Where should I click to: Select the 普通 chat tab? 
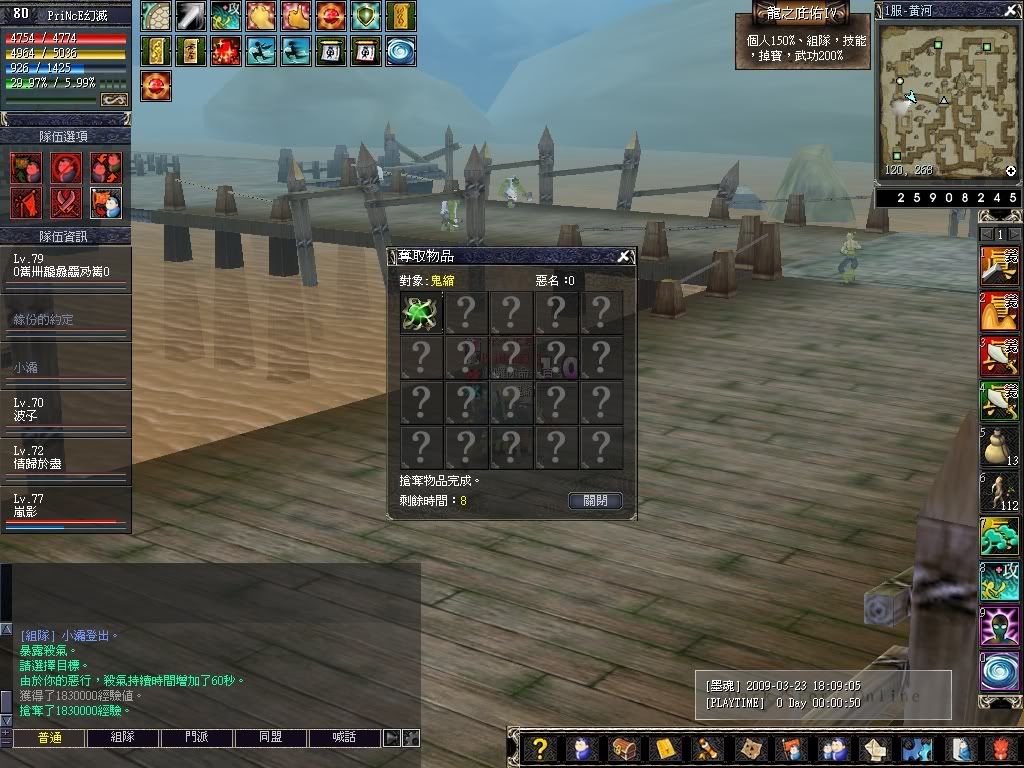pos(49,738)
